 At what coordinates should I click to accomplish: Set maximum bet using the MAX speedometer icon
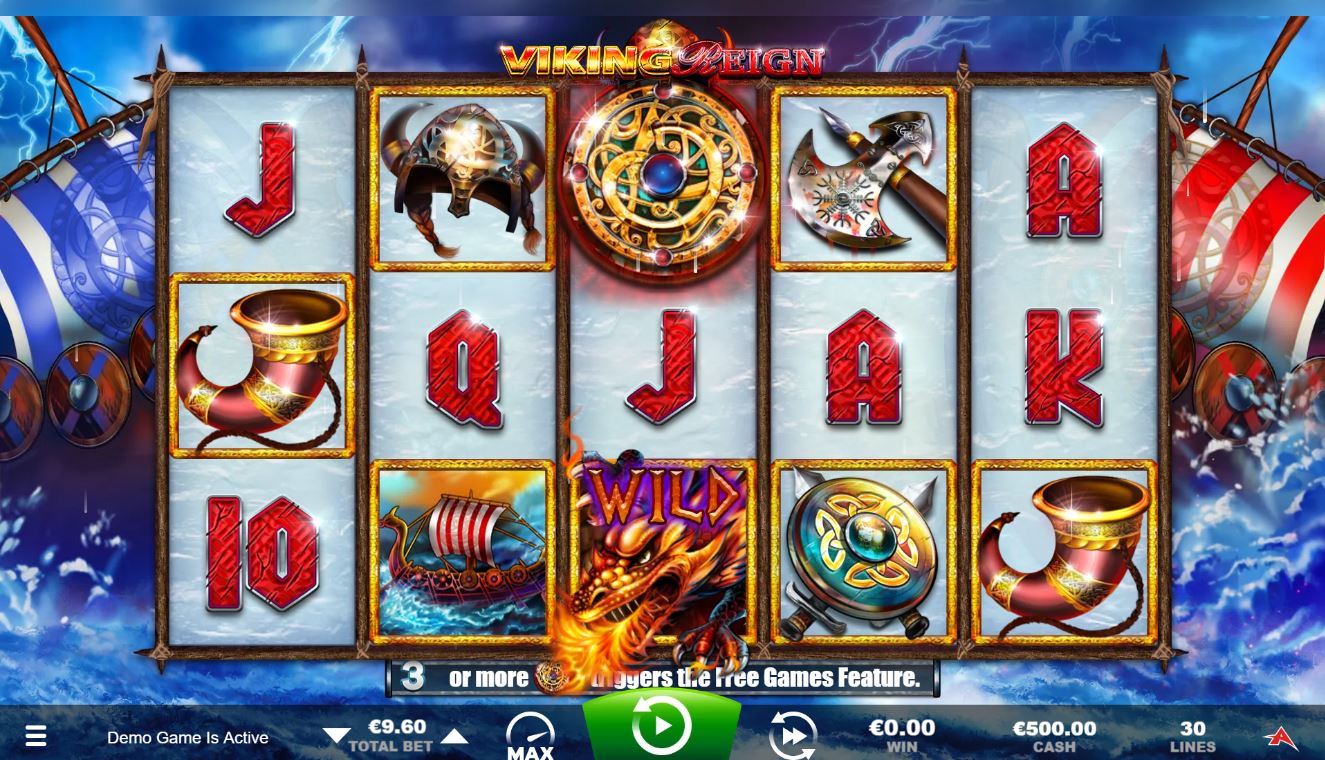pos(530,732)
